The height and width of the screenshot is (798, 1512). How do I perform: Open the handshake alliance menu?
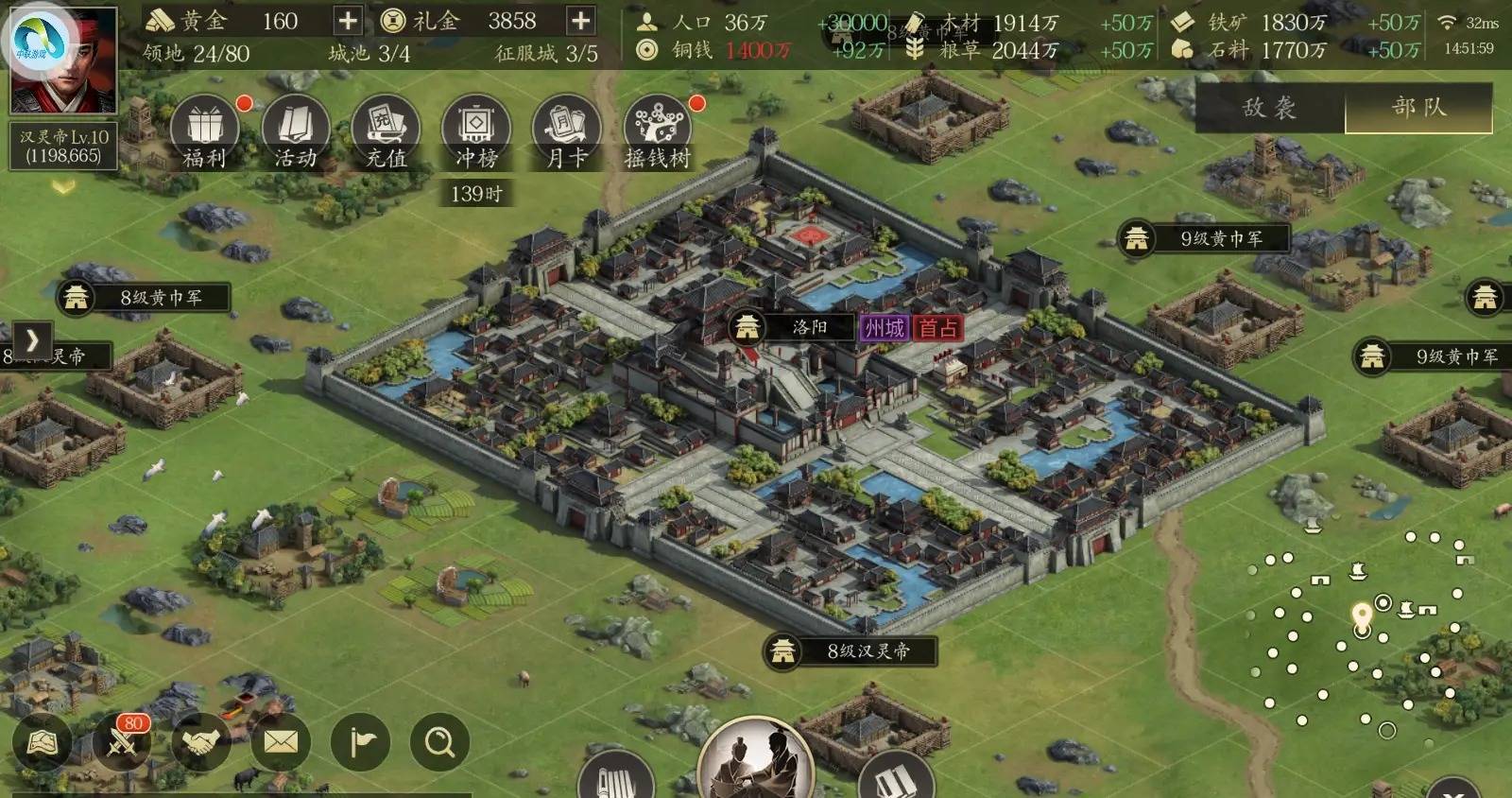tap(201, 743)
